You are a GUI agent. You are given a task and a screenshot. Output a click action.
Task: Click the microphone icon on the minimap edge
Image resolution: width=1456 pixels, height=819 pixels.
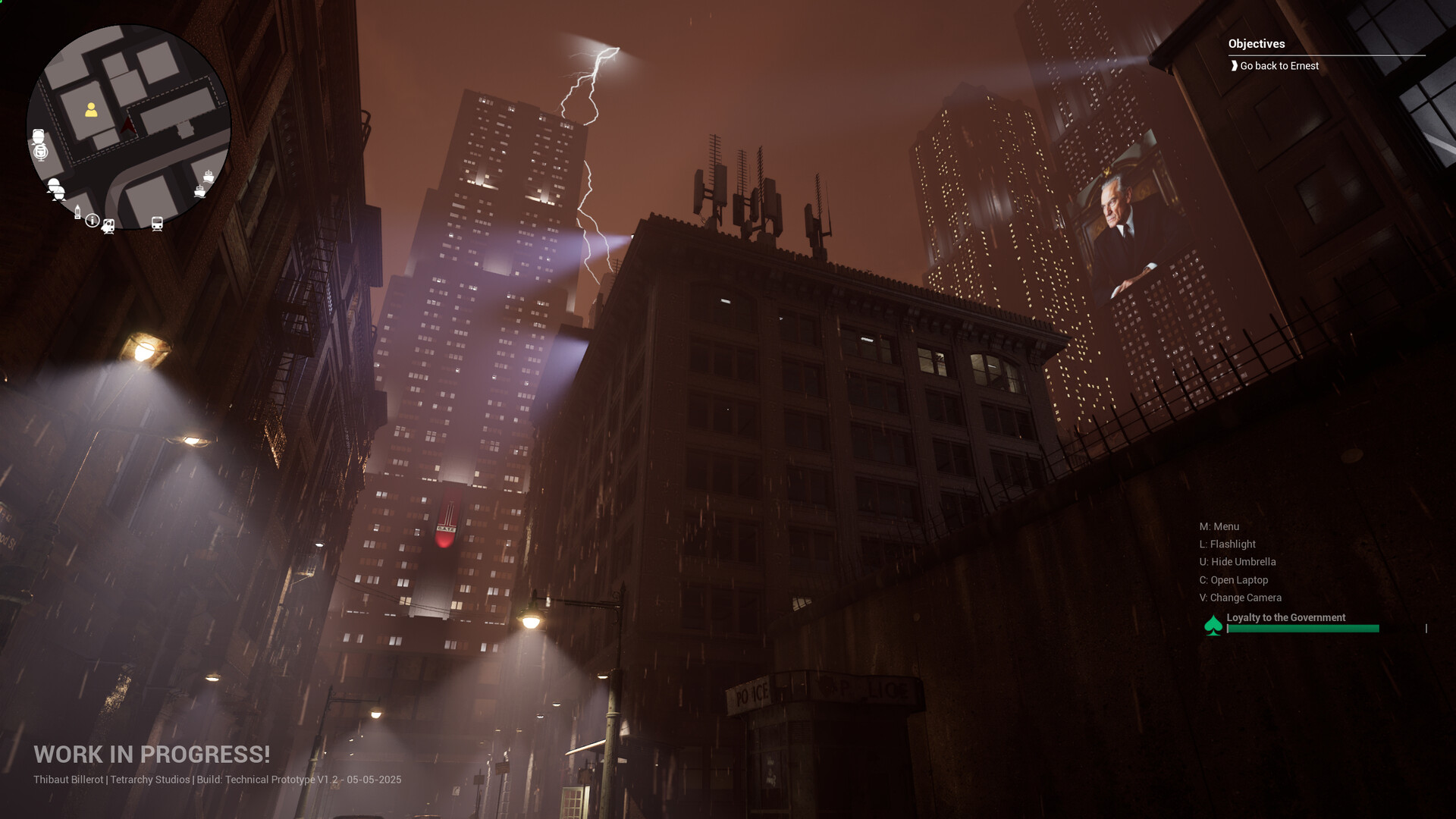point(41,152)
